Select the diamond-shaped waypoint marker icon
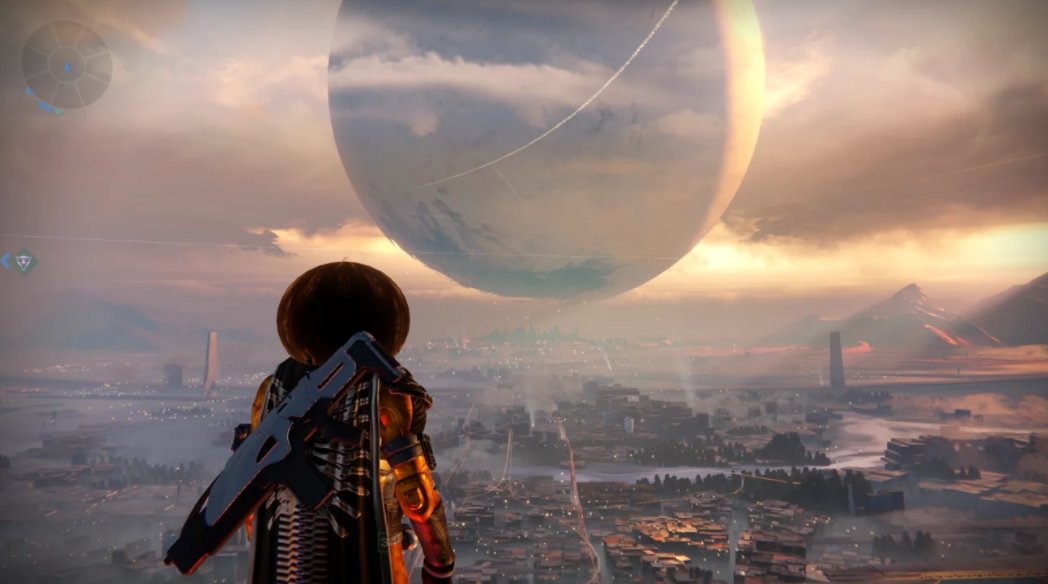 pos(24,262)
